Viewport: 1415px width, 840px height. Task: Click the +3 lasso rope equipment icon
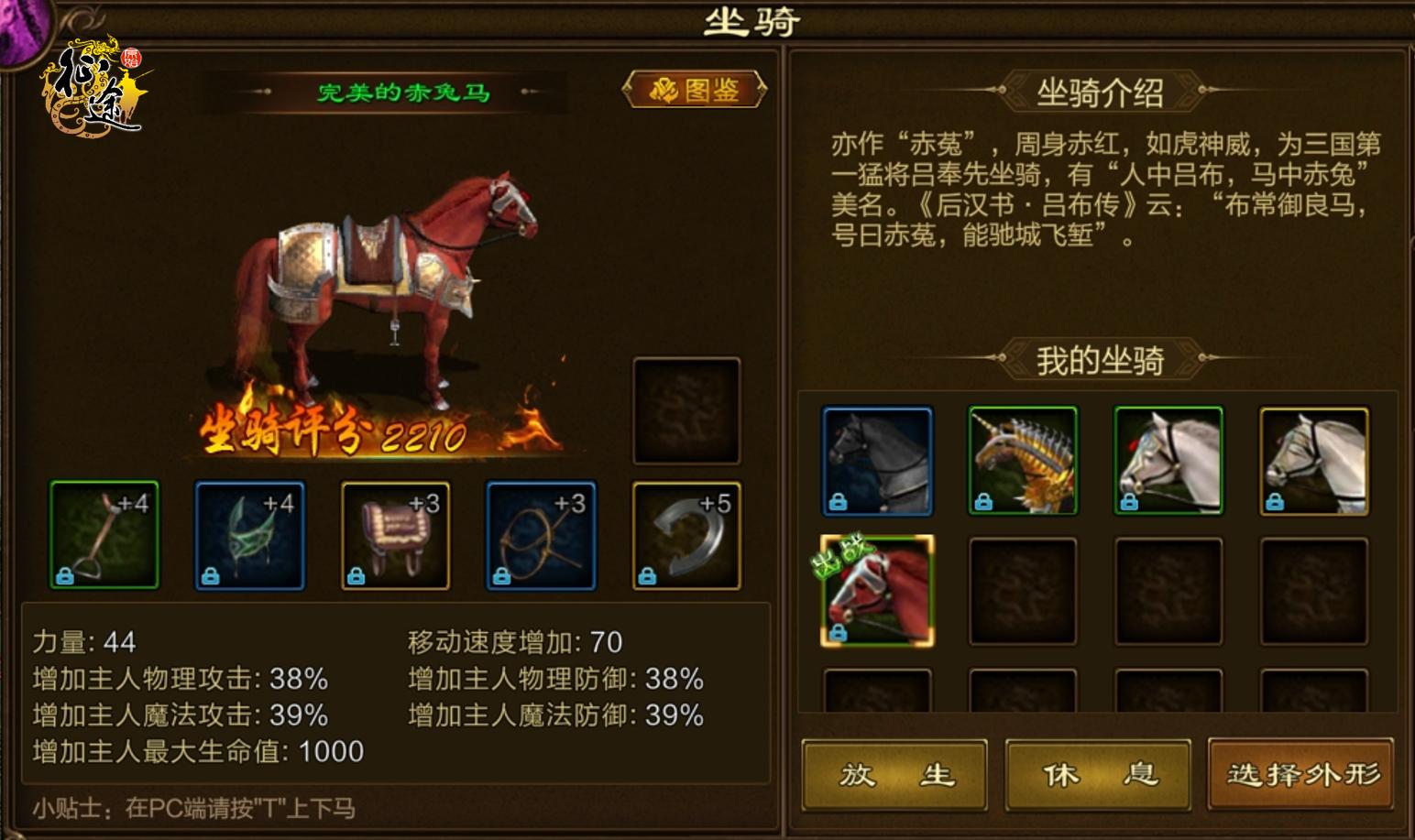[x=541, y=534]
